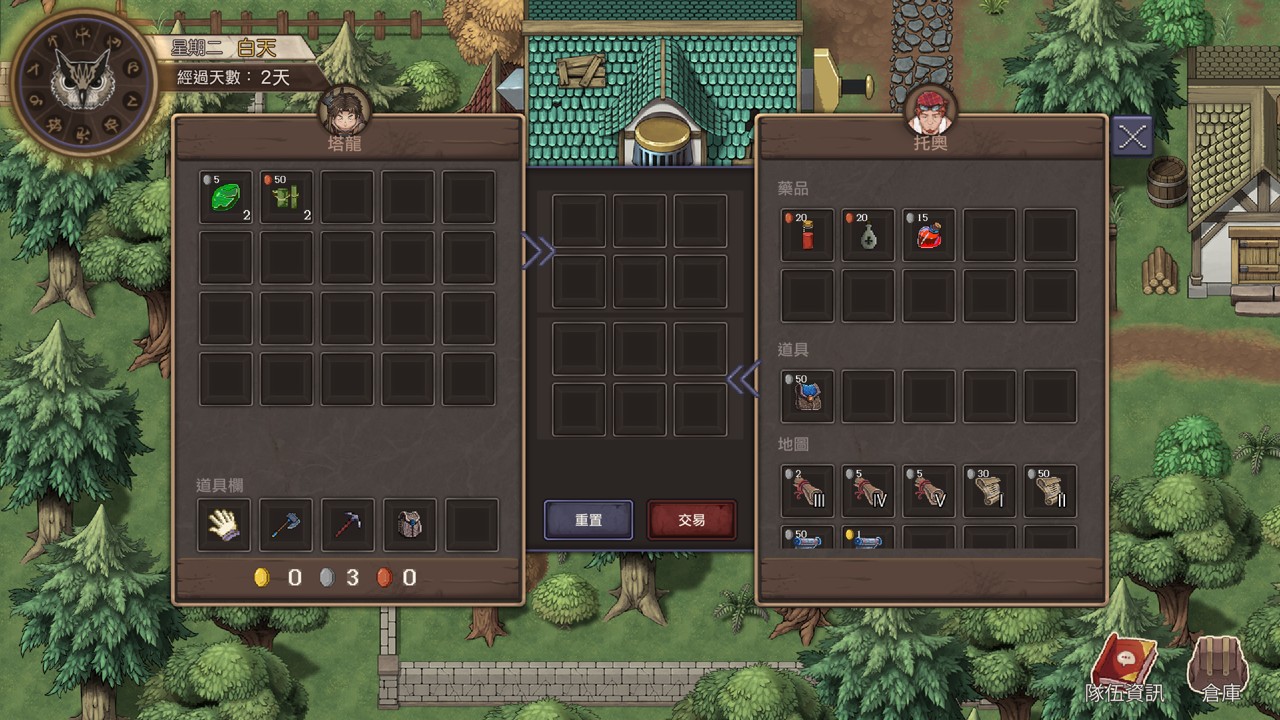Pick the round red potion priced 15

click(x=929, y=236)
